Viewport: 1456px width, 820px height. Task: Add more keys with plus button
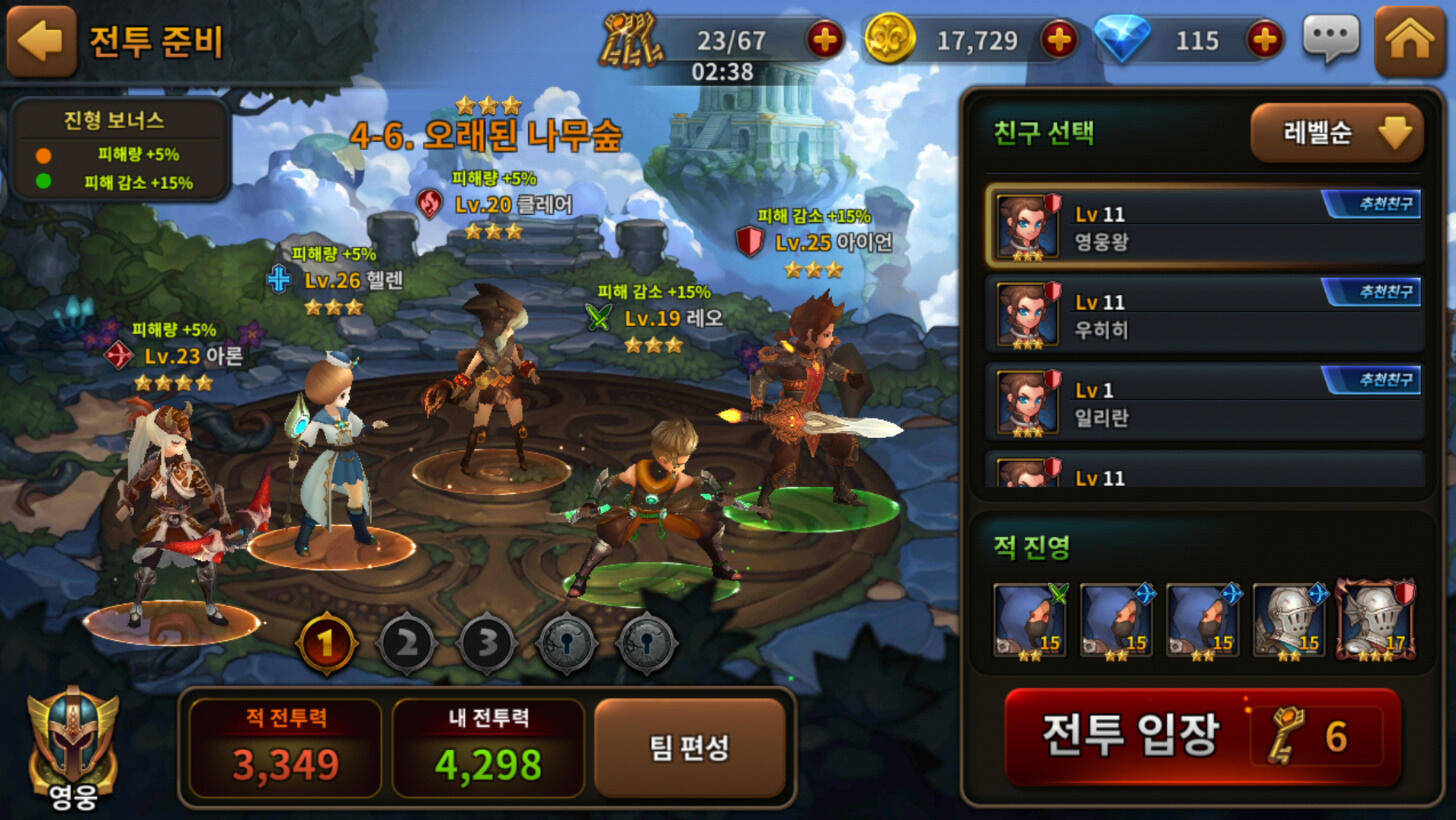[825, 40]
